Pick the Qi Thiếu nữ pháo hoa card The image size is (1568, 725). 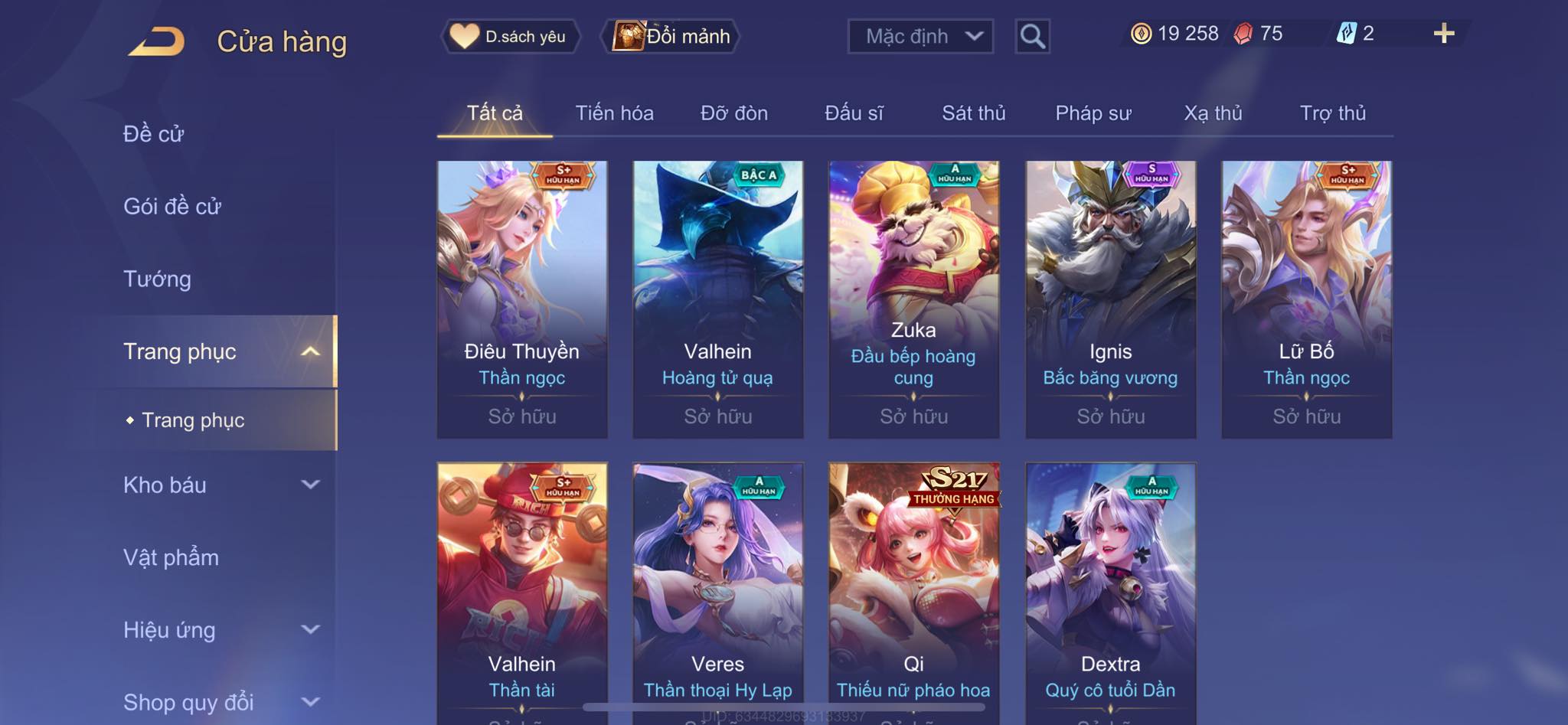[913, 589]
